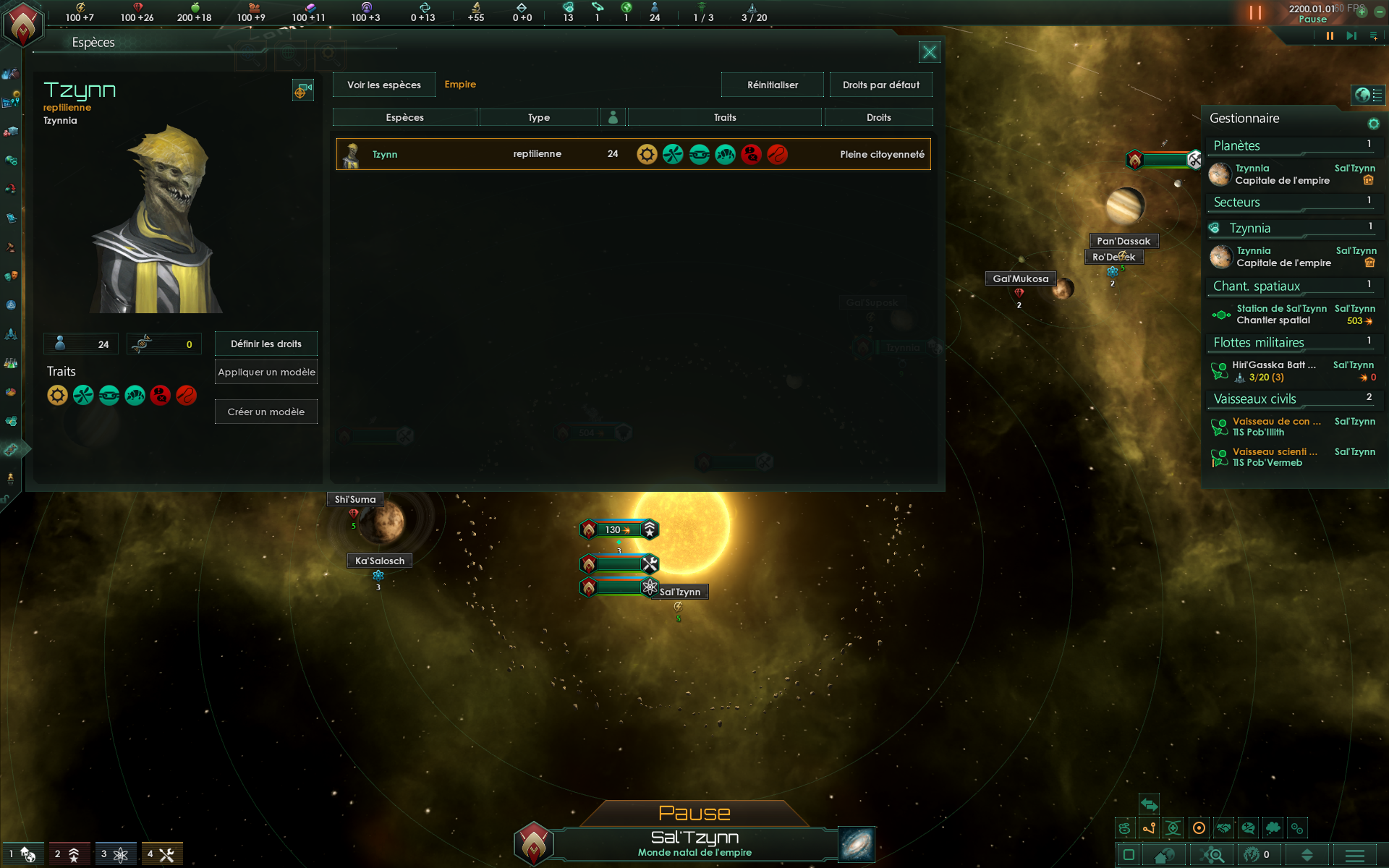Select the Empire tab
This screenshot has height=868, width=1389.
460,85
